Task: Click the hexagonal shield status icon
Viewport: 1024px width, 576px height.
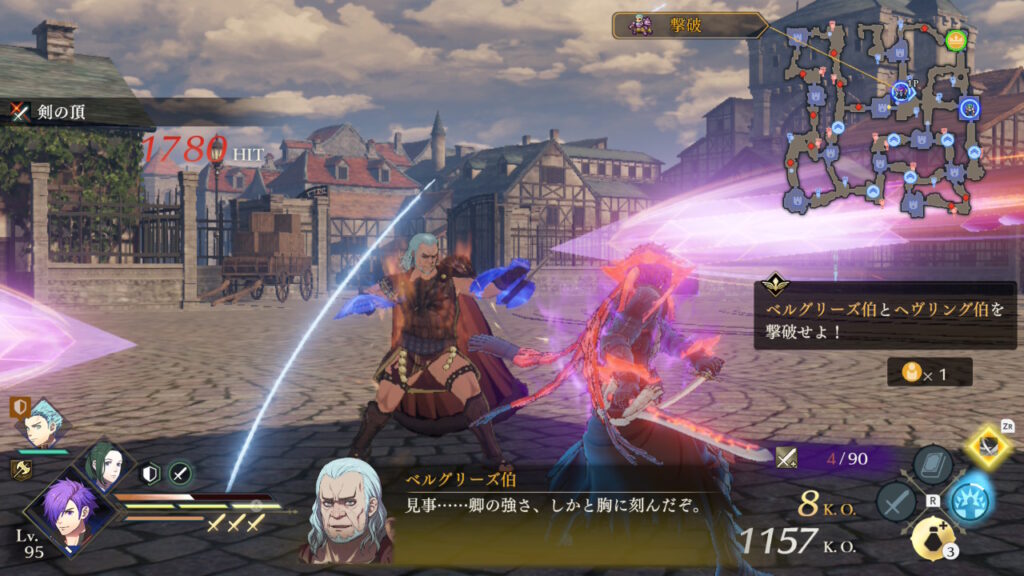Action: pos(151,473)
